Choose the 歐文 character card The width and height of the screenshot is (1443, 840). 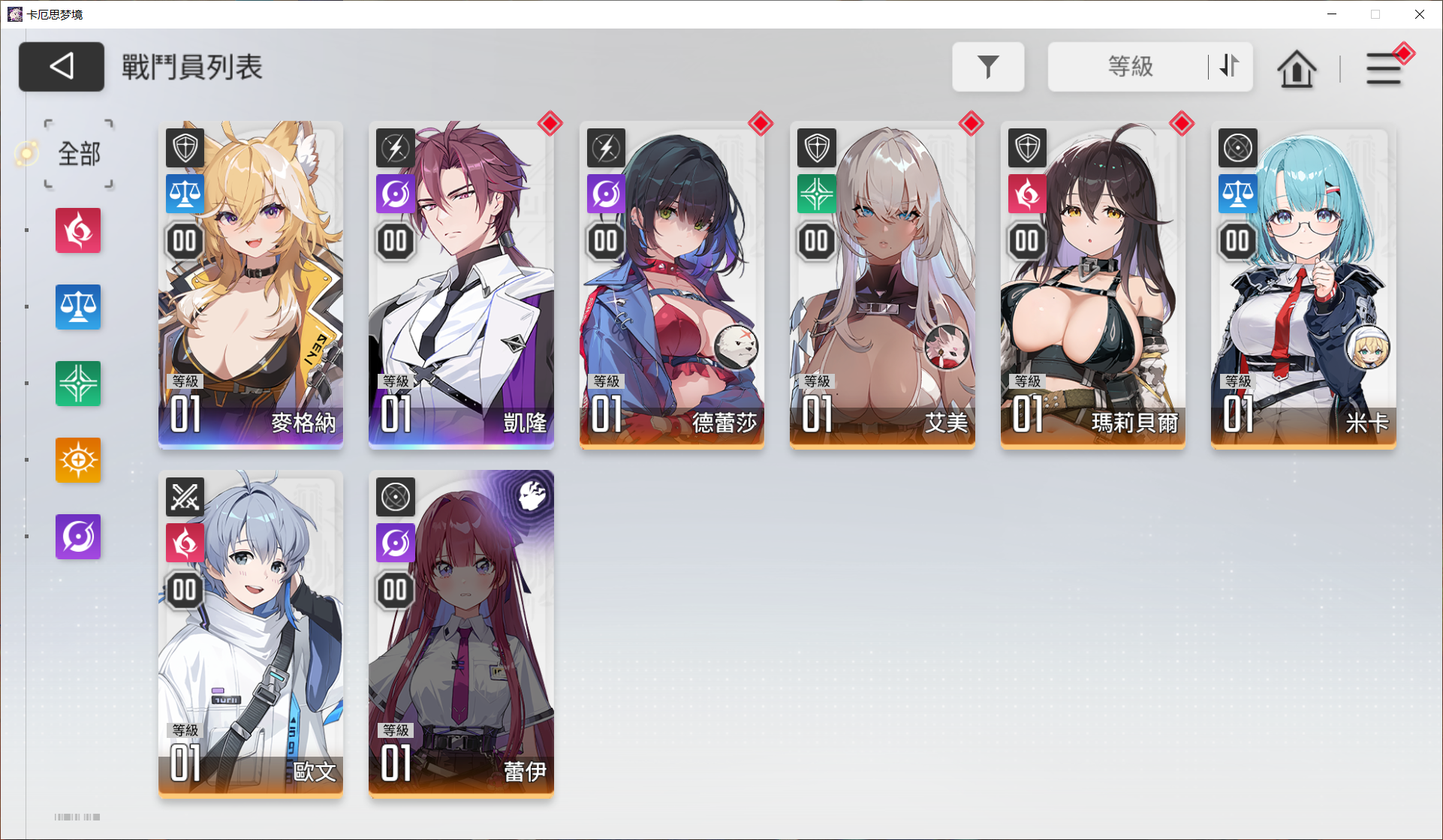tap(251, 633)
